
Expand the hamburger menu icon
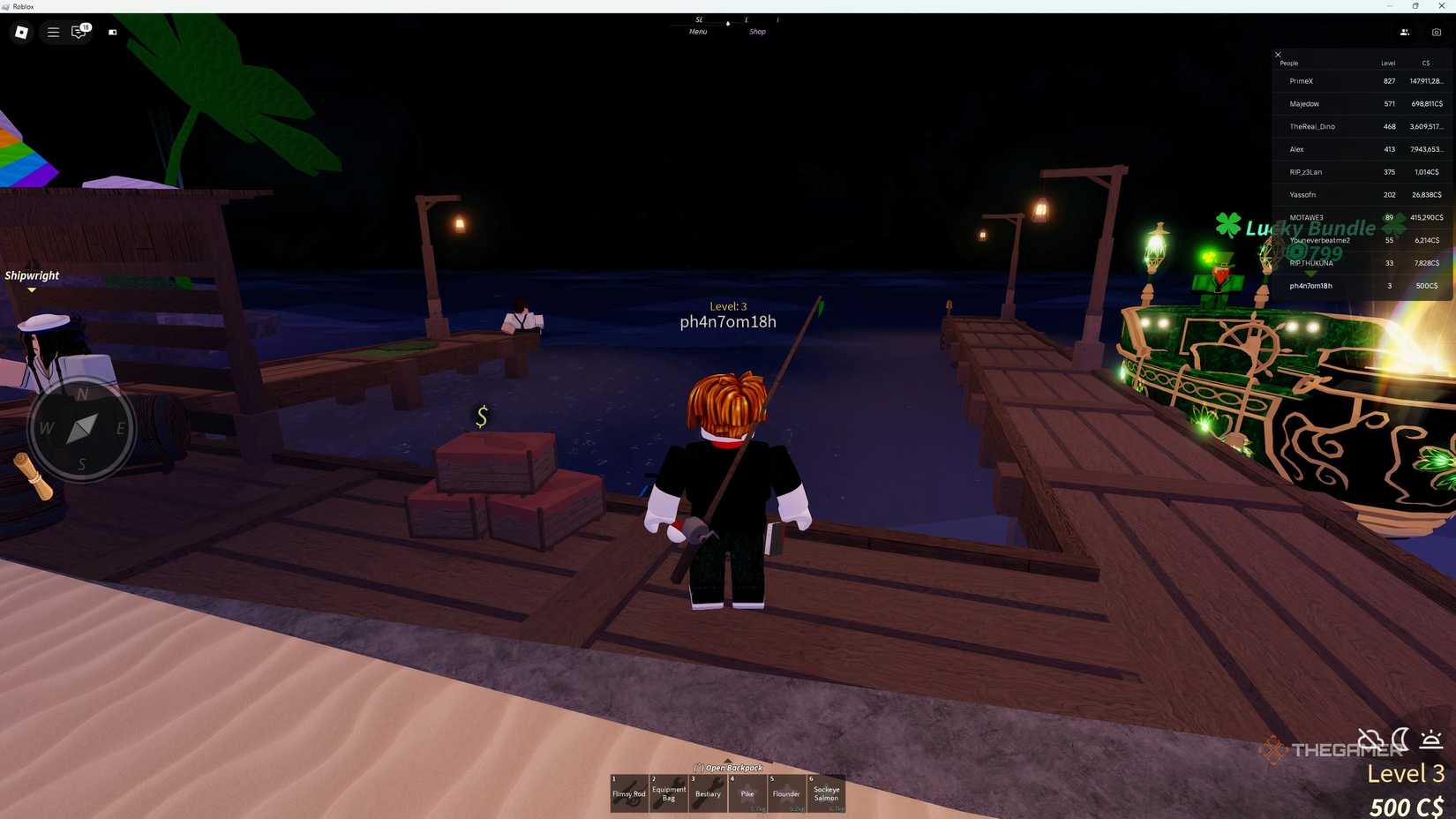tap(53, 33)
